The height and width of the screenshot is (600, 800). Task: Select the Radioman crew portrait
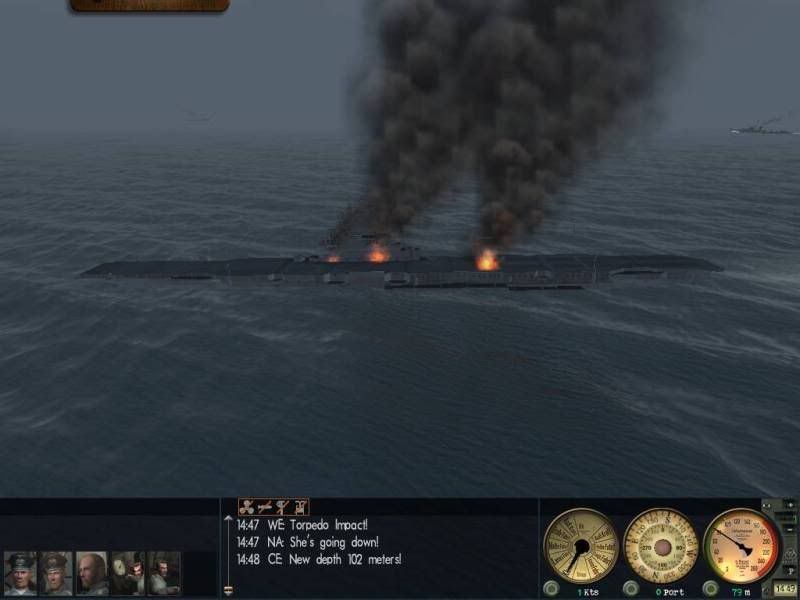pos(164,573)
